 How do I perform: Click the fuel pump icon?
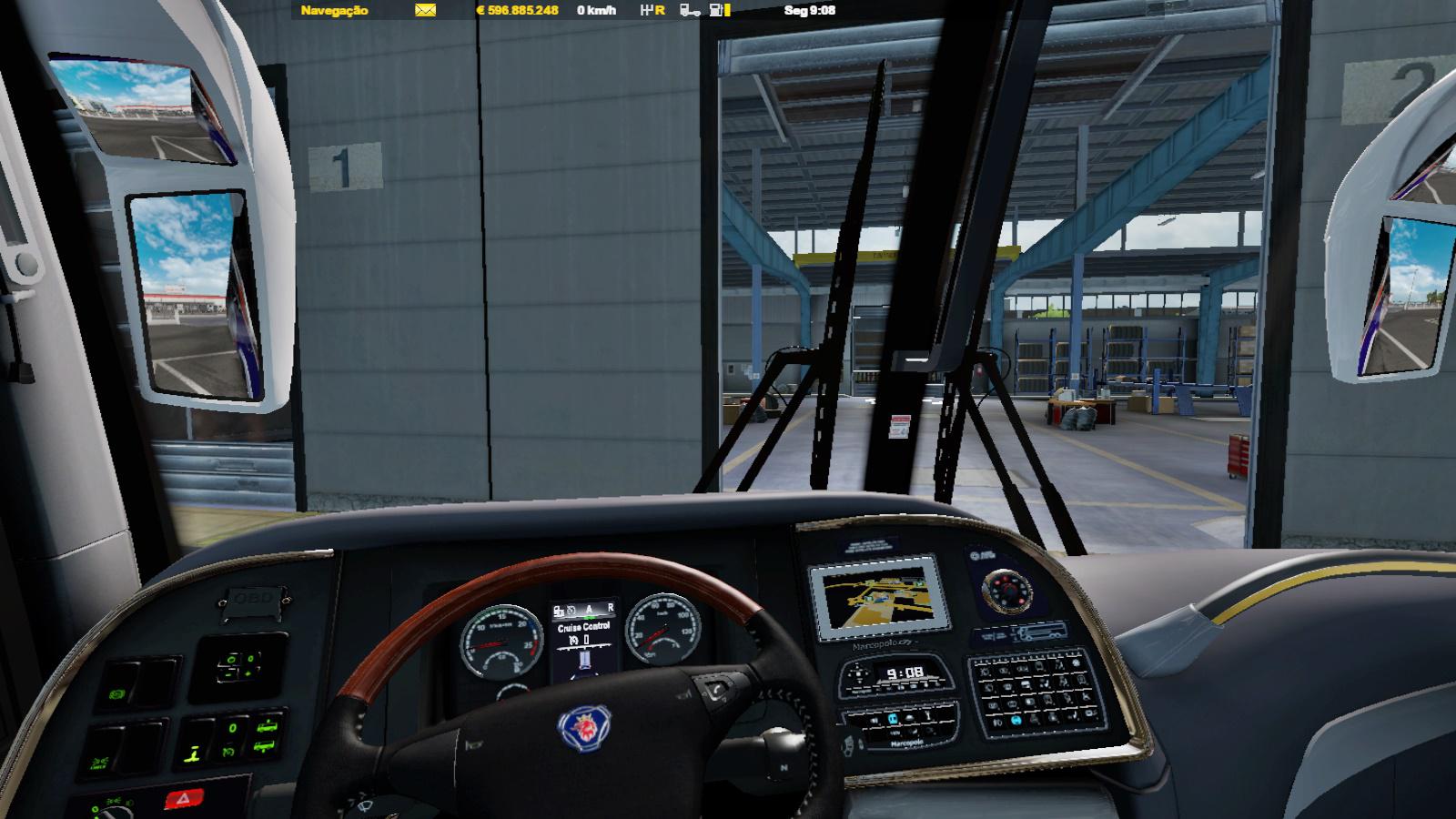tap(718, 10)
